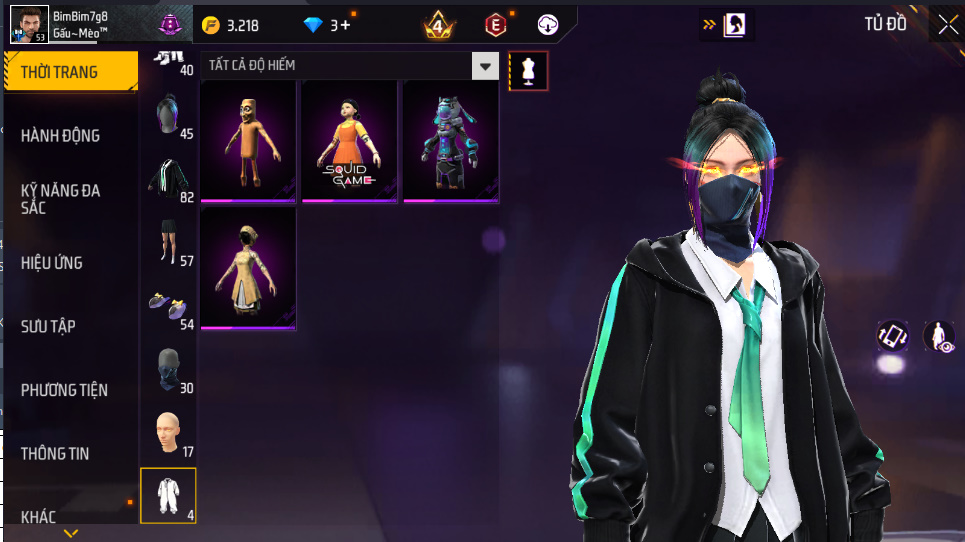Open the player profile BimBim7g8 avatar
Screen dimensions: 965x542
coord(29,24)
